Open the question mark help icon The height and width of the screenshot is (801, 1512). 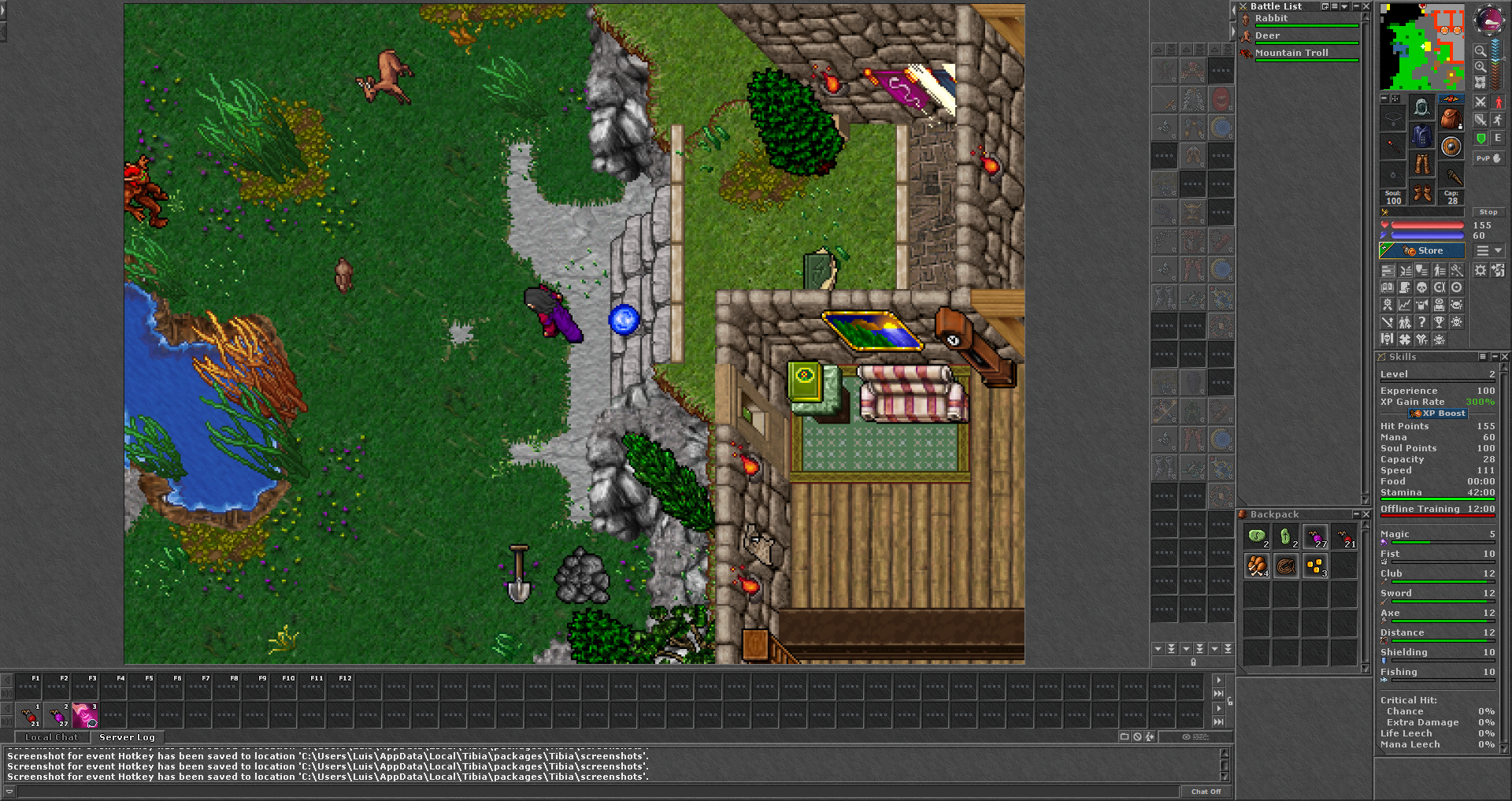click(x=1422, y=322)
